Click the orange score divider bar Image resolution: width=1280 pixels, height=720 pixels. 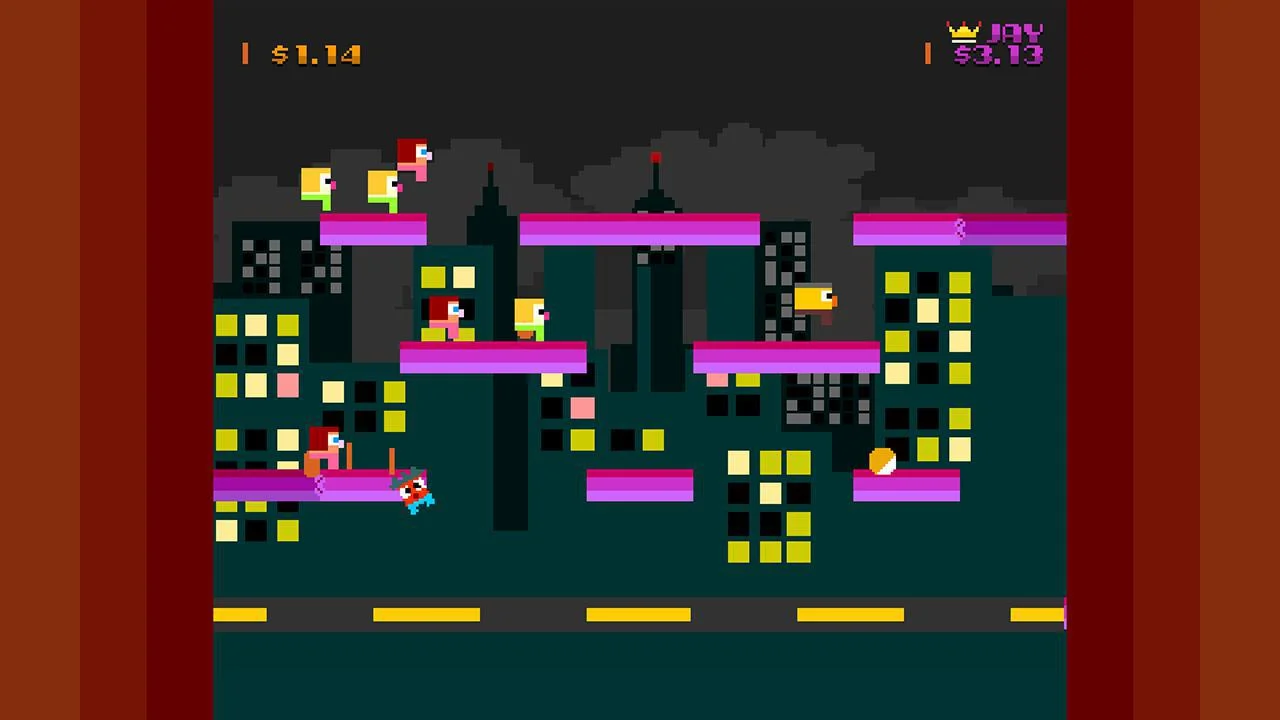245,55
